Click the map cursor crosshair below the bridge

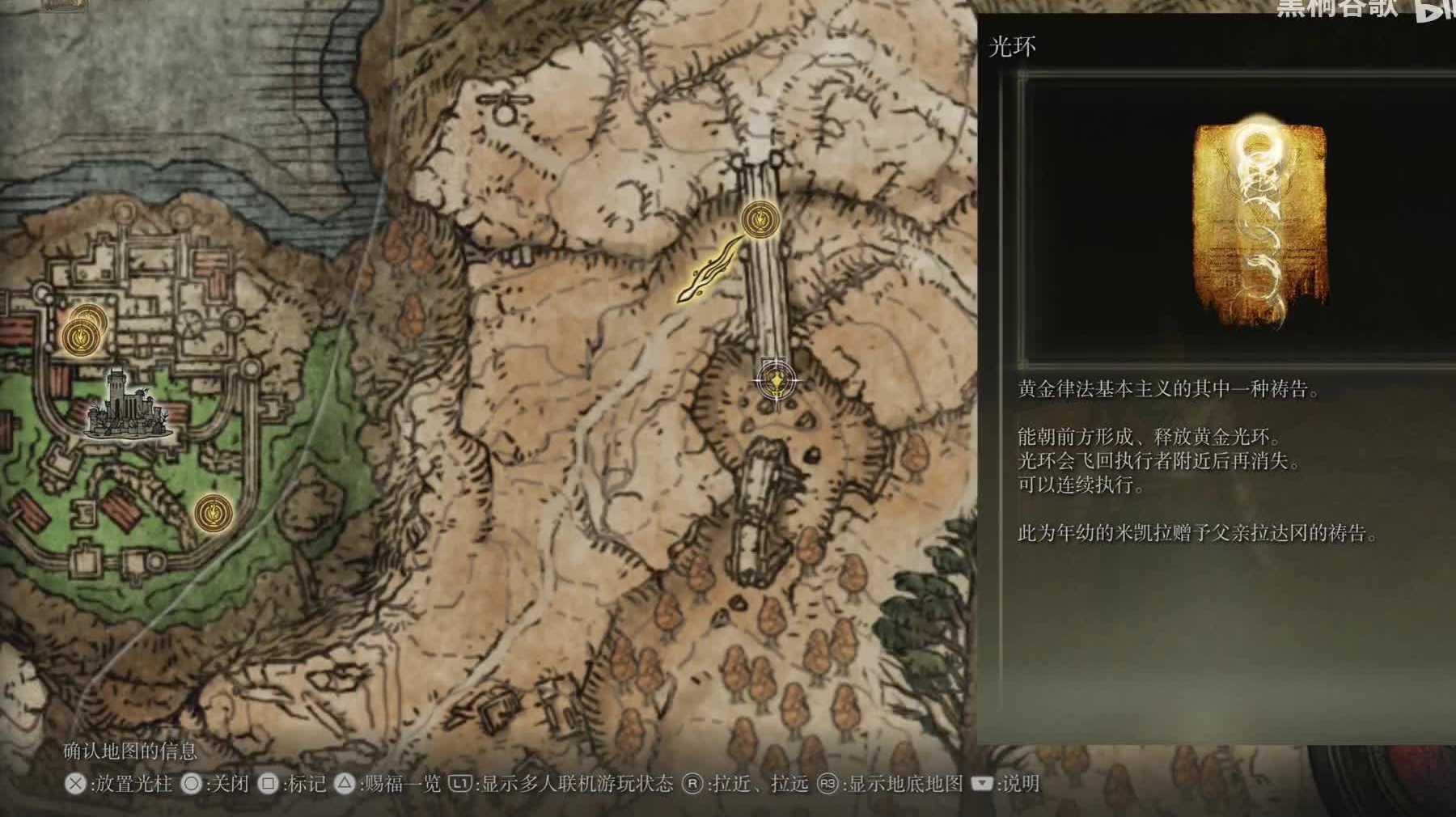pyautogui.click(x=777, y=380)
